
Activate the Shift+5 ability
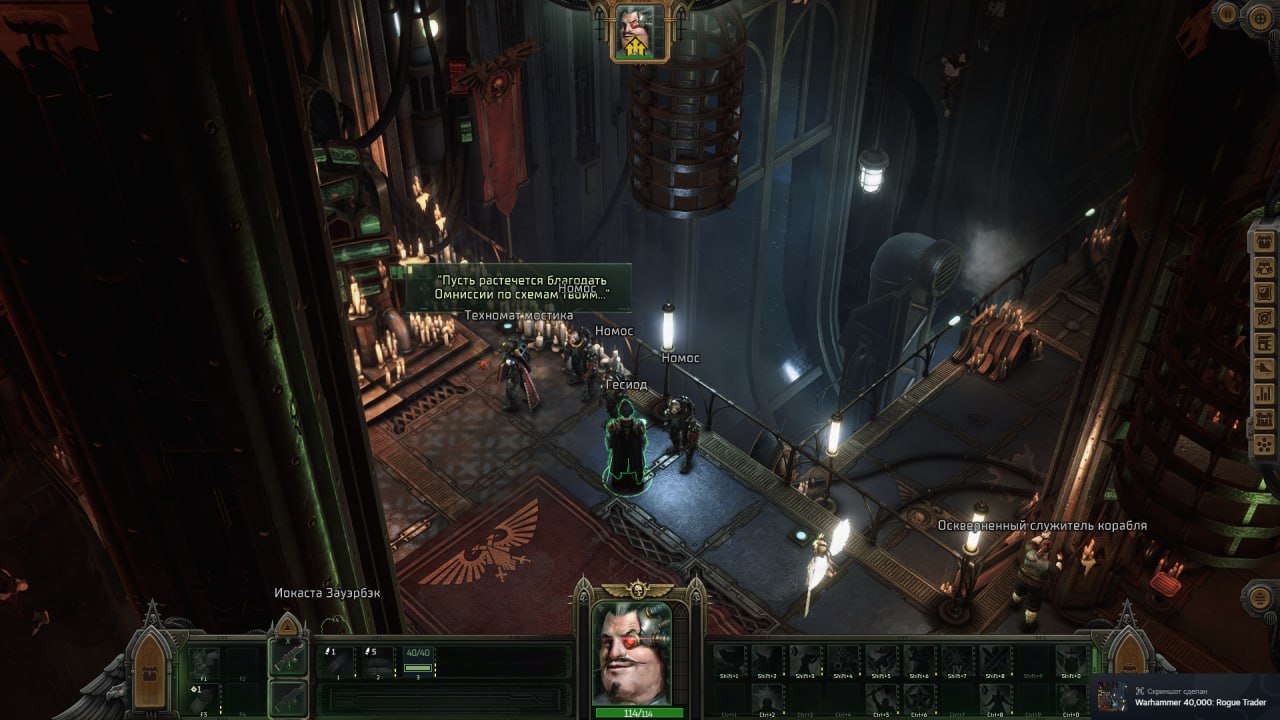(x=881, y=660)
